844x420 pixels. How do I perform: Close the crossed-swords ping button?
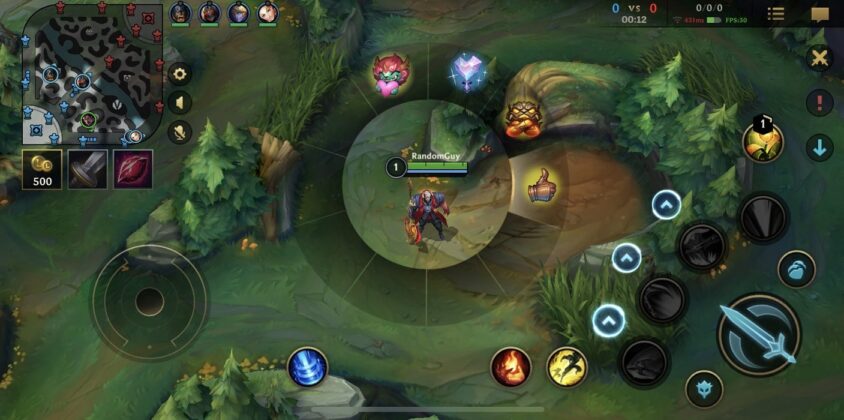(x=820, y=57)
